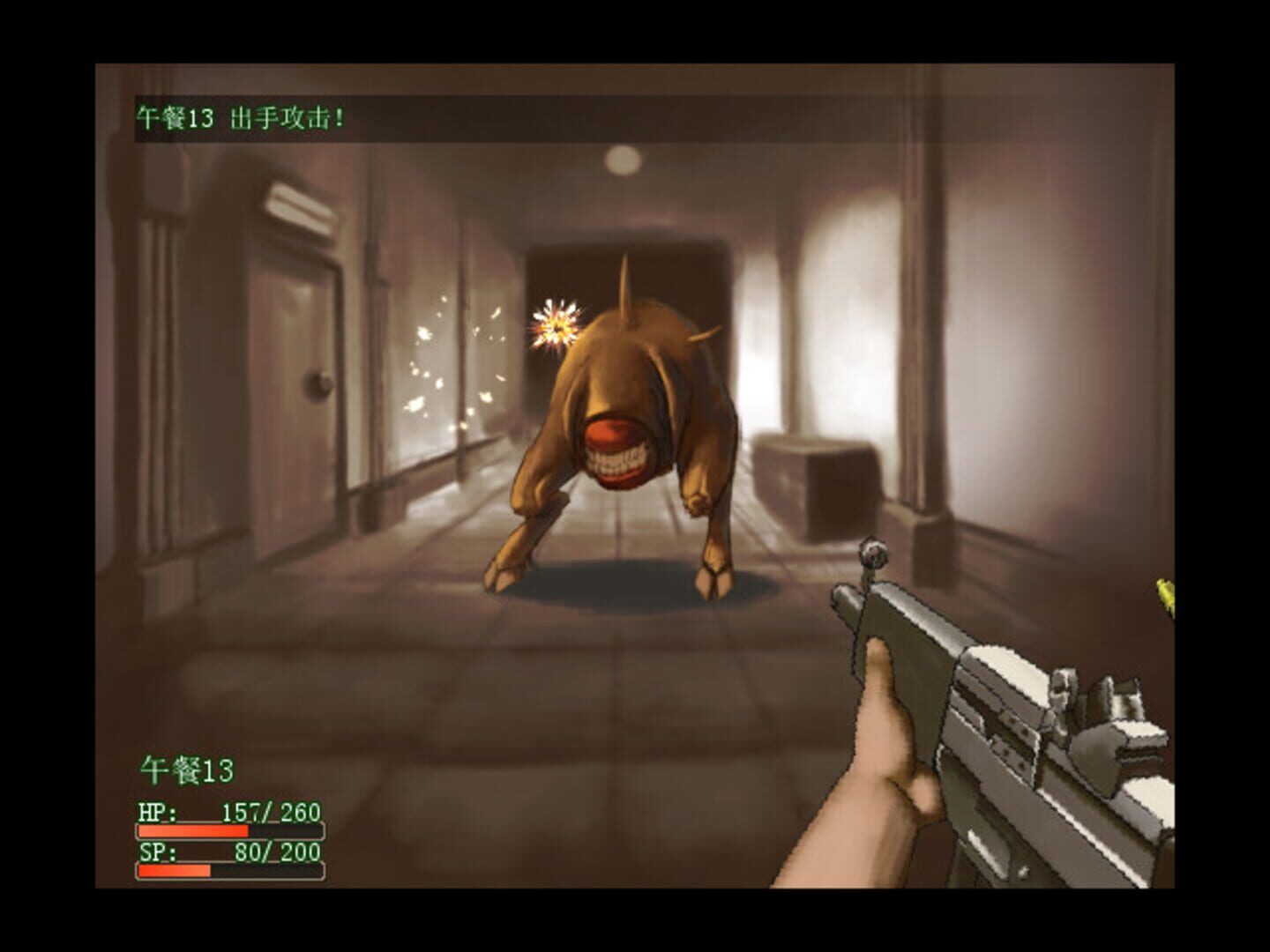Click the ceiling light in the corridor
This screenshot has height=952, width=1270.
[623, 159]
